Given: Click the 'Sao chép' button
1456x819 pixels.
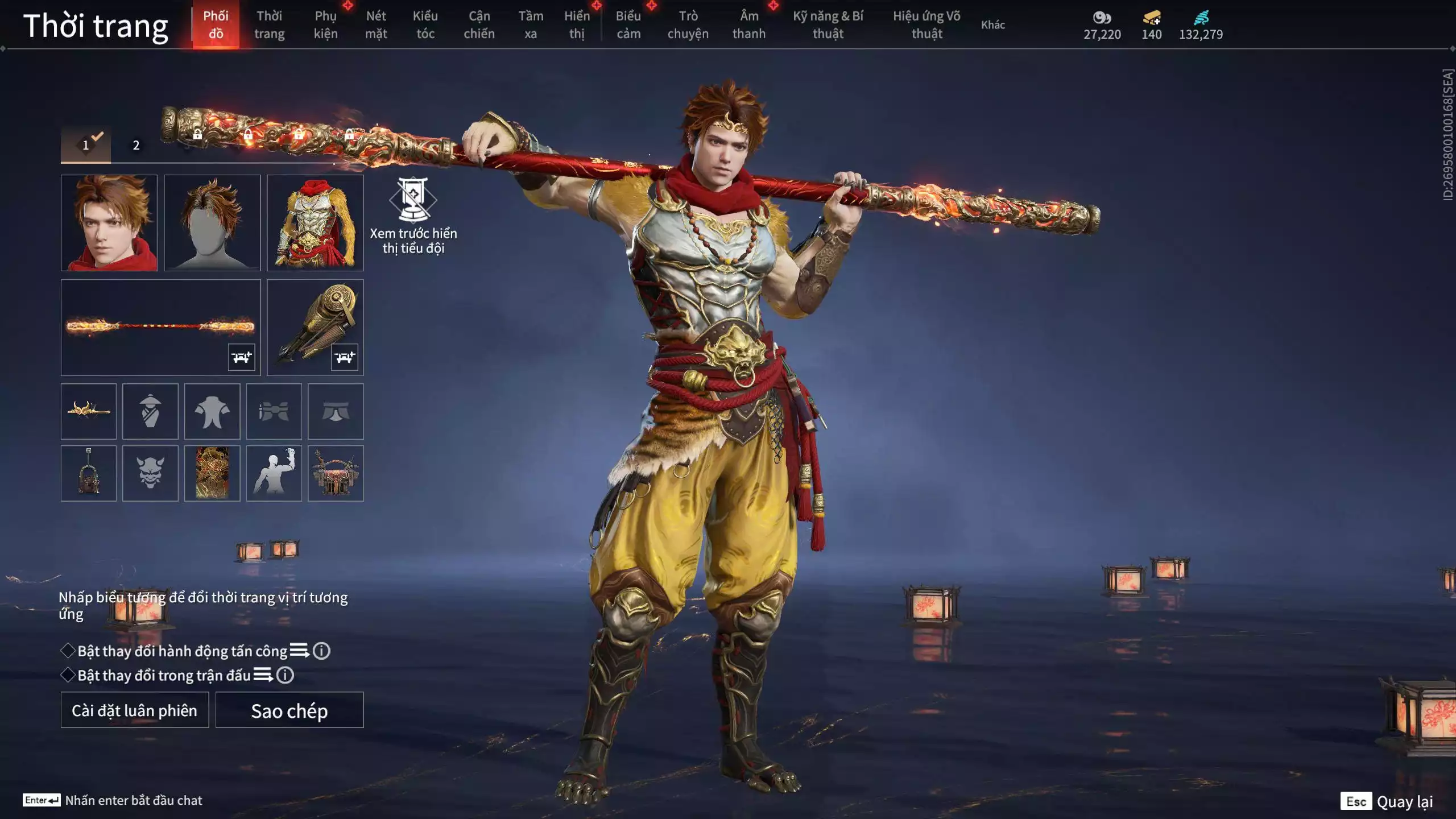Looking at the screenshot, I should pyautogui.click(x=289, y=710).
